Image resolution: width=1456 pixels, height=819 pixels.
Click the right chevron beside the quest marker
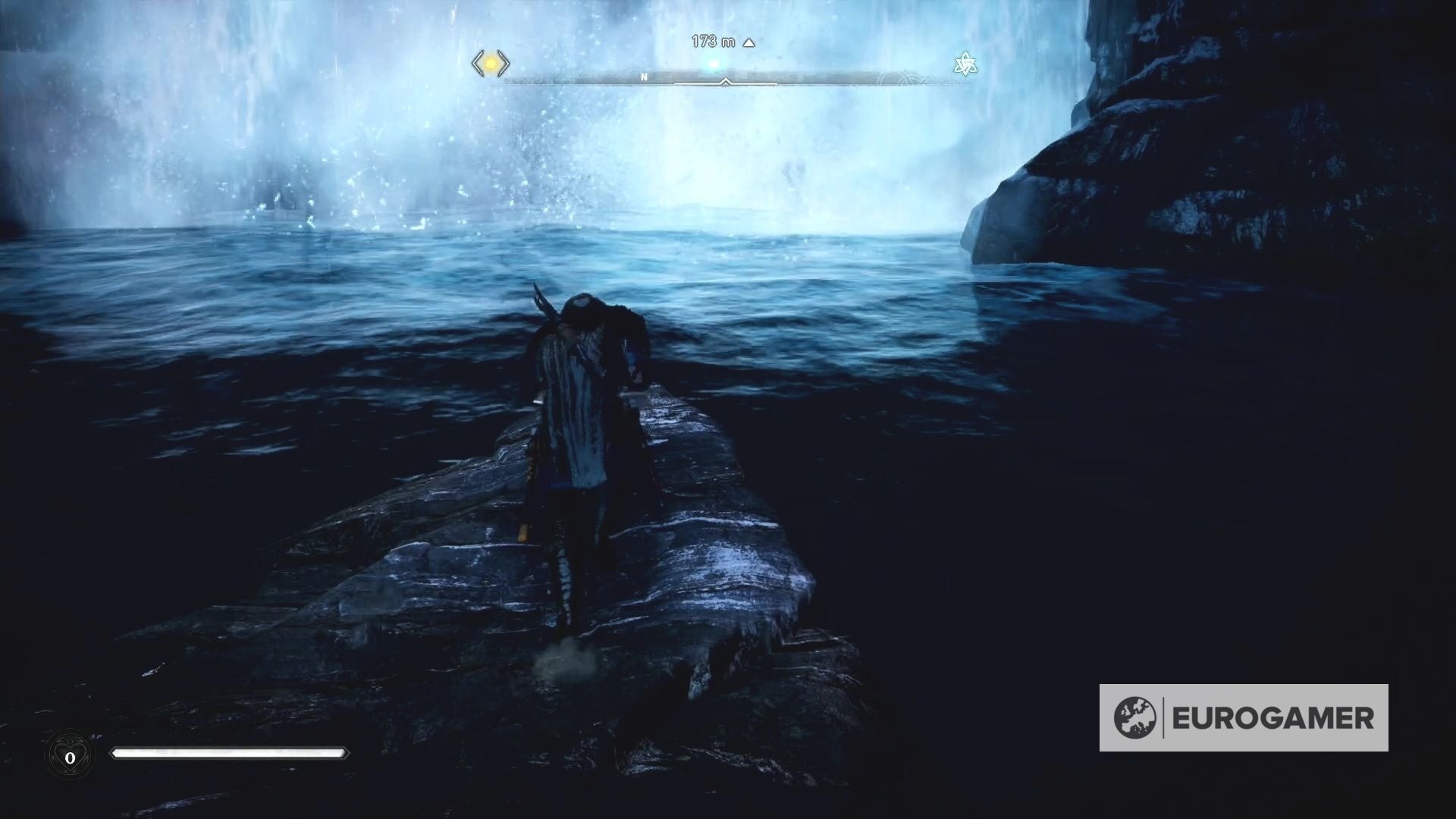(x=504, y=64)
